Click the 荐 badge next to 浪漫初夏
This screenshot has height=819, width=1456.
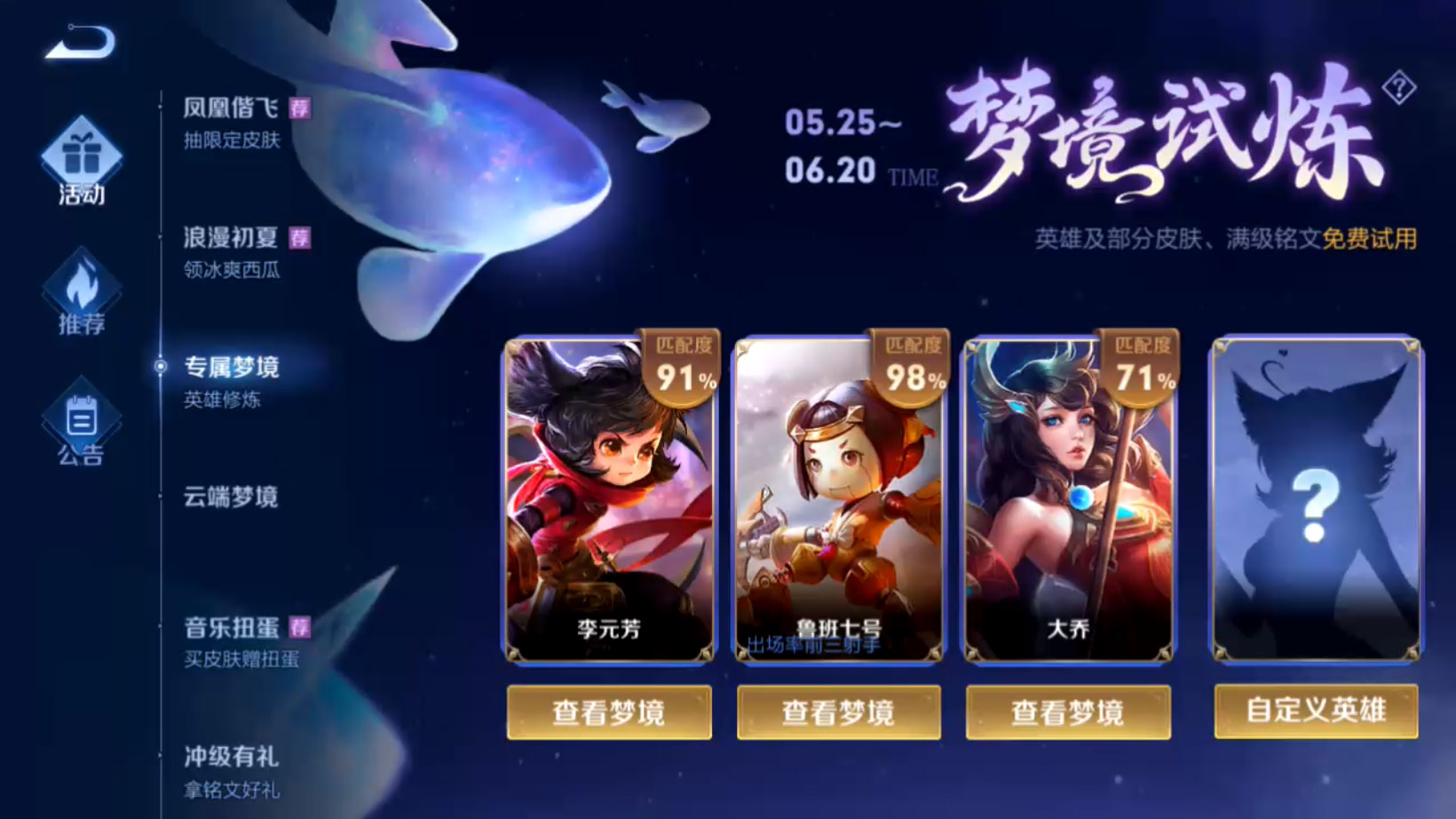coord(302,238)
